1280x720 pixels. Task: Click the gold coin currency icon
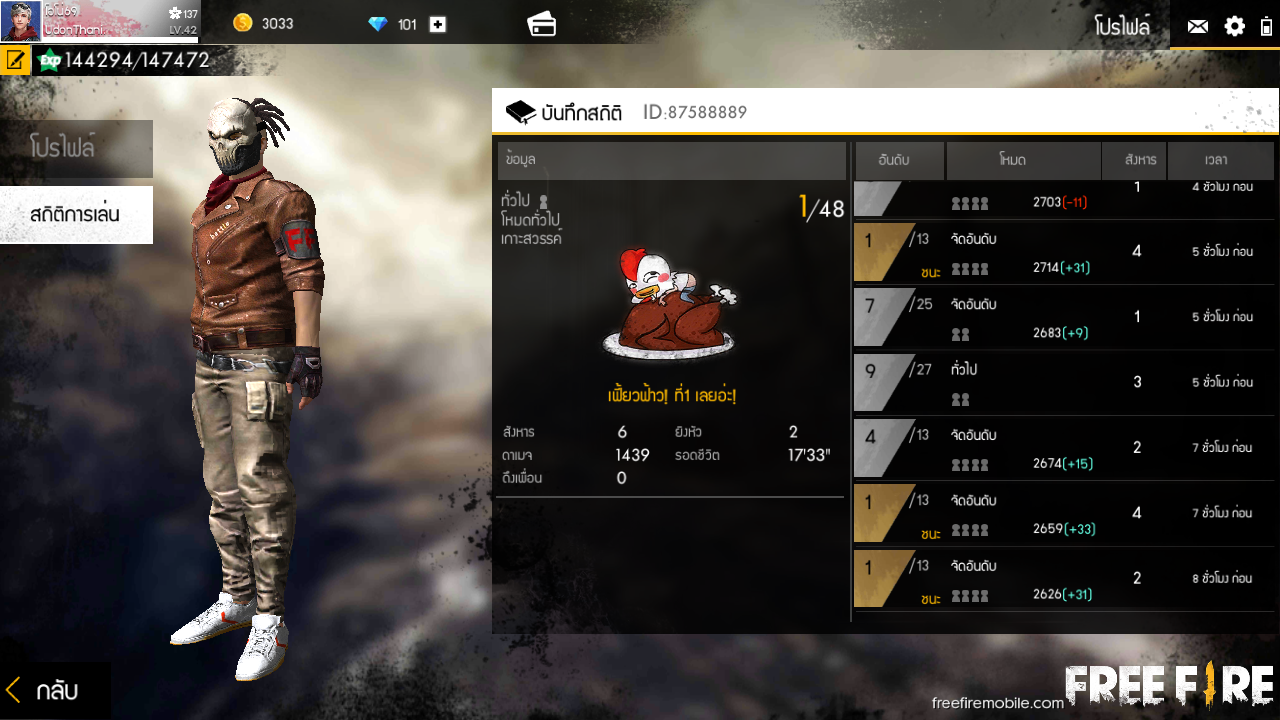pos(242,23)
